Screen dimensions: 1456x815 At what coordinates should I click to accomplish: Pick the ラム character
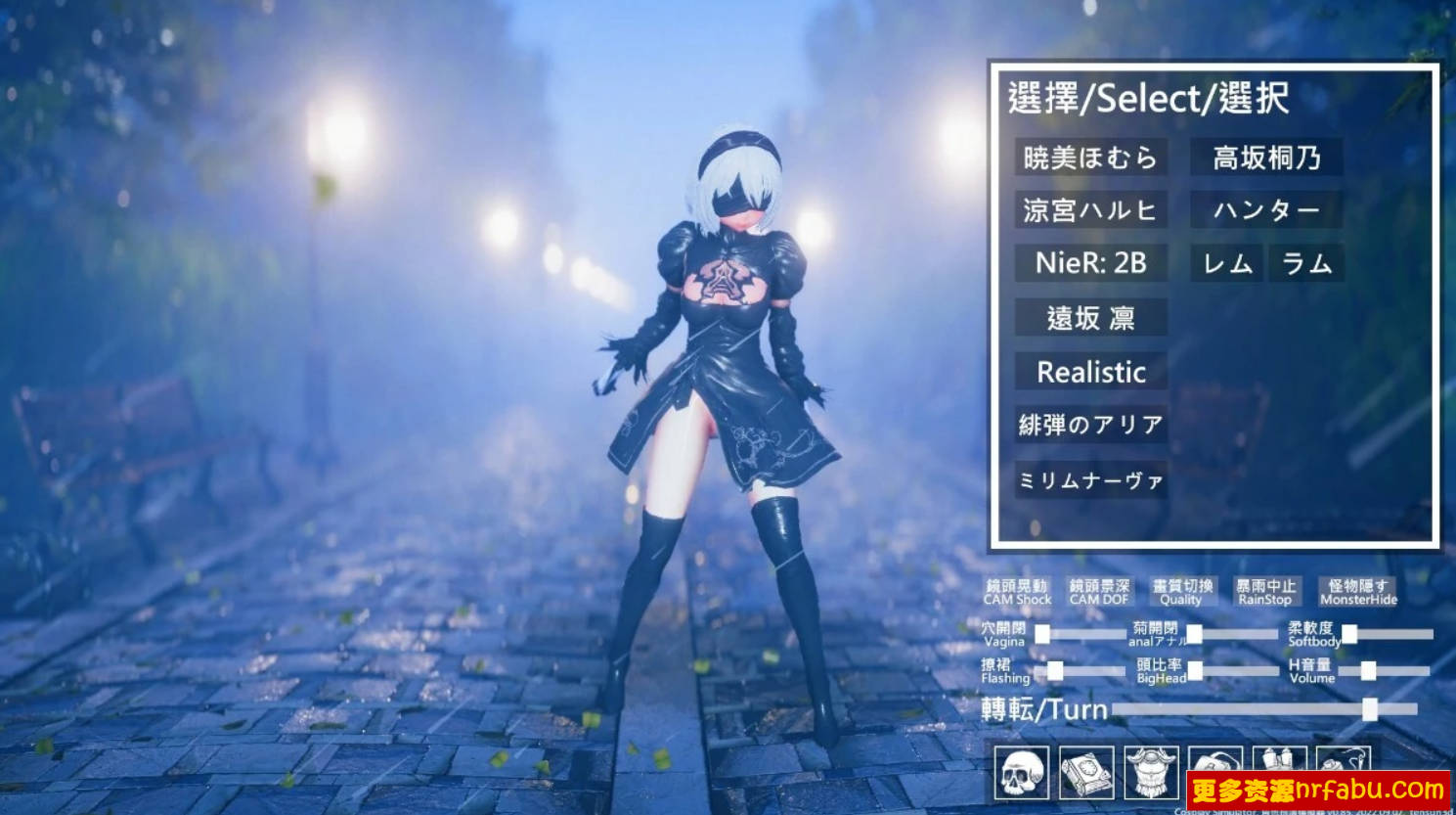[1305, 262]
